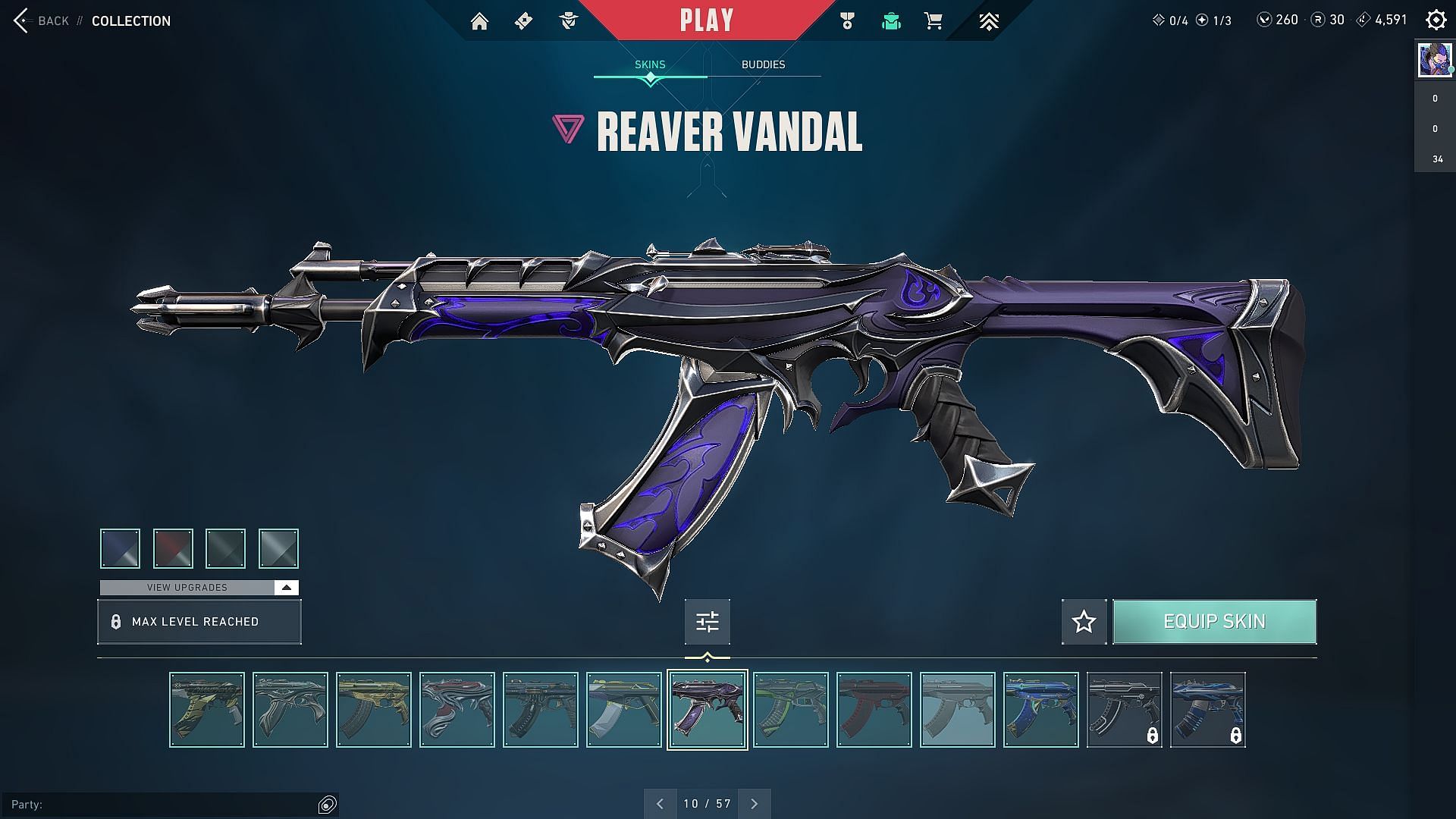The height and width of the screenshot is (819, 1456).
Task: Start matchmaking with the PLAY button
Action: point(707,20)
